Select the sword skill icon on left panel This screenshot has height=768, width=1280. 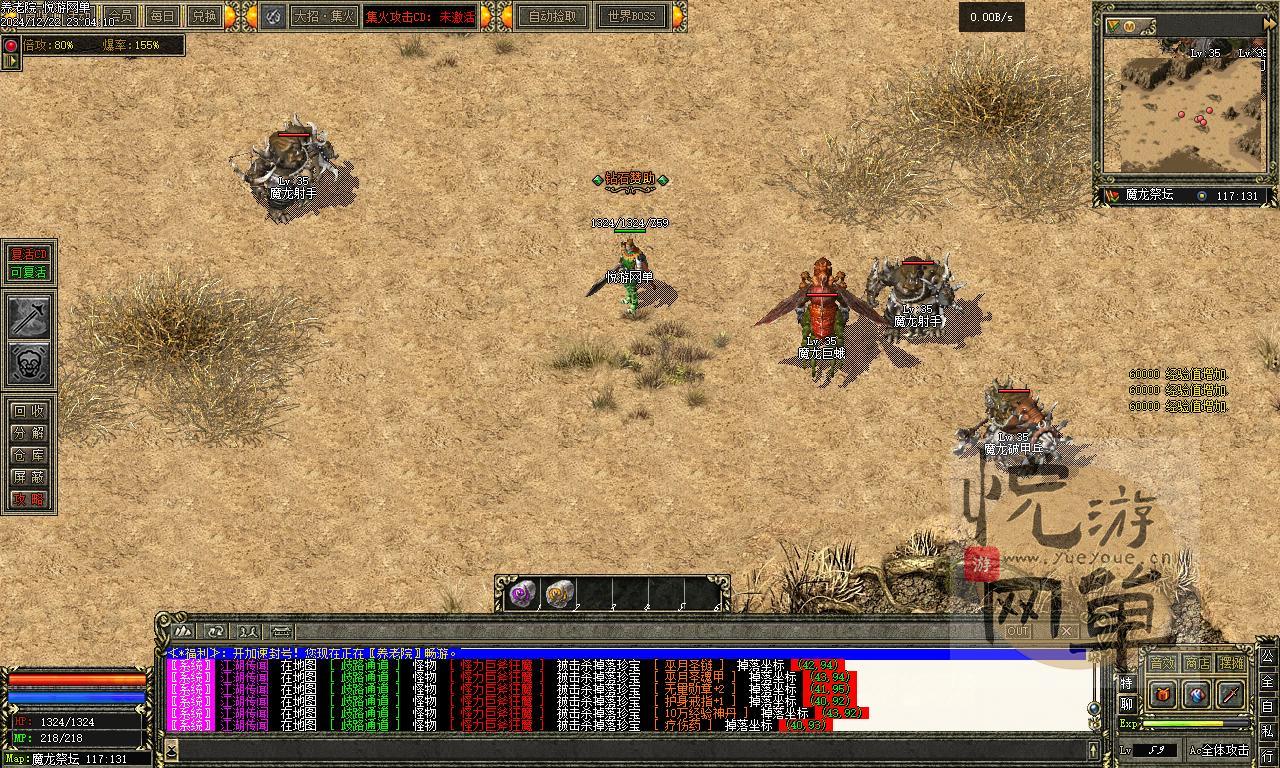pyautogui.click(x=30, y=317)
